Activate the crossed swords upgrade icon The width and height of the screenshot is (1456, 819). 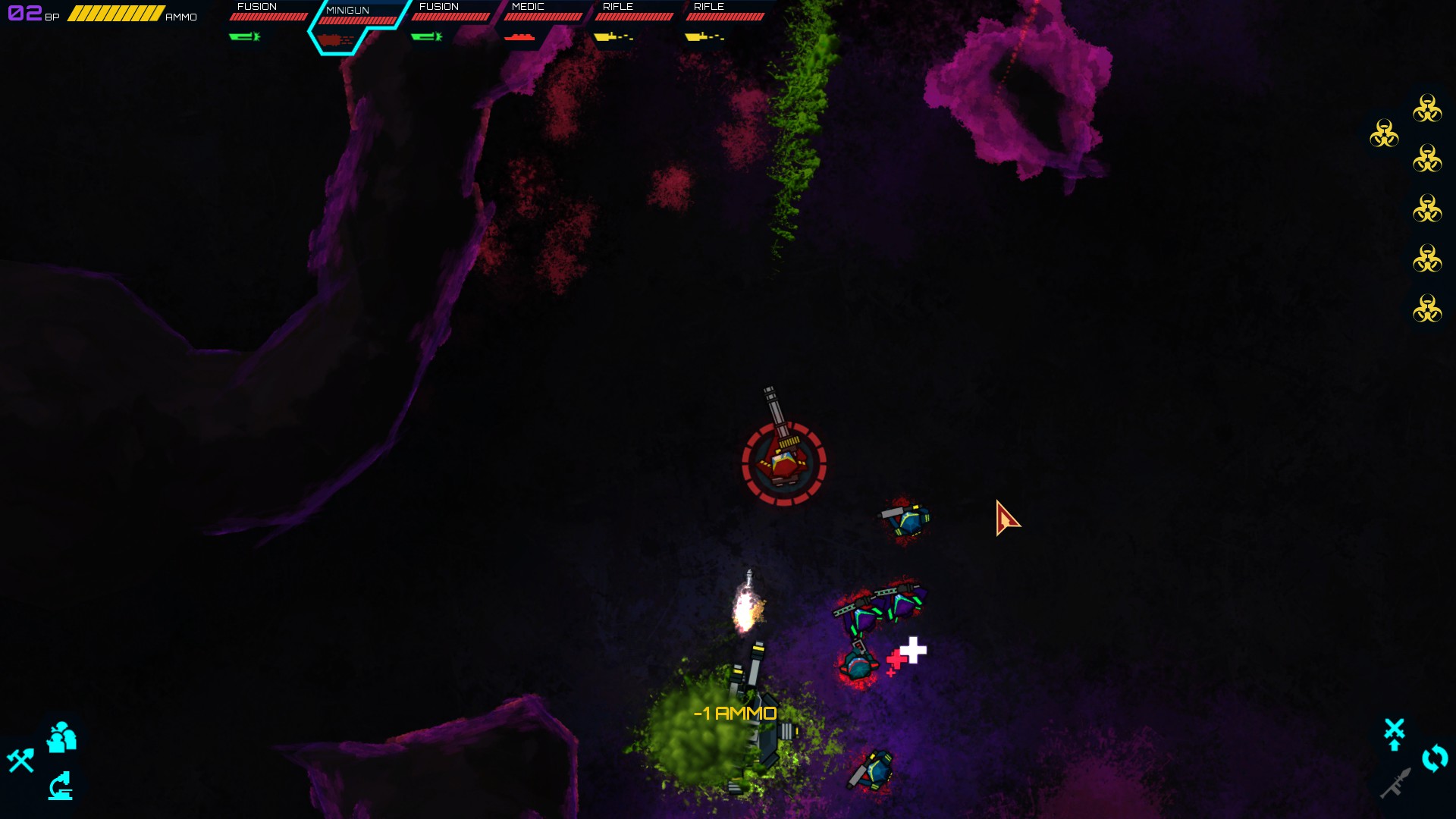click(1394, 733)
